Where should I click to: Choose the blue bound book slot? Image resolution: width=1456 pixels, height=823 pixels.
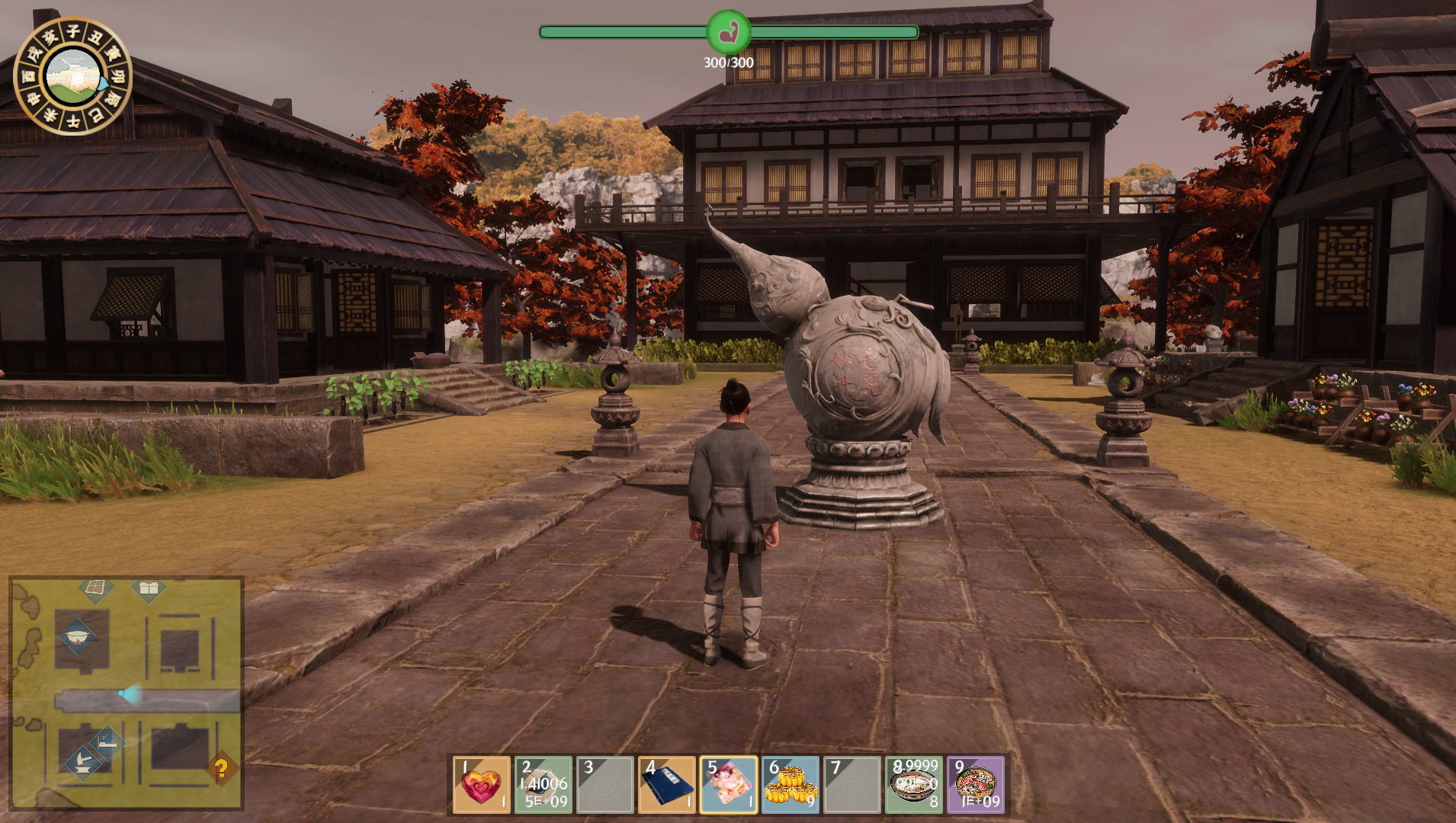666,785
